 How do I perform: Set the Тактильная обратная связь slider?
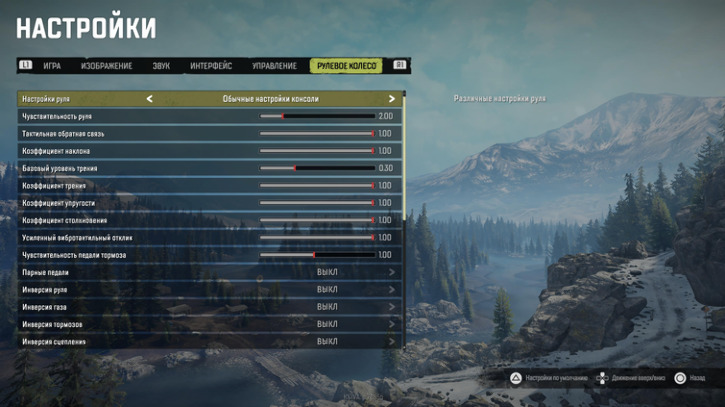pos(317,133)
